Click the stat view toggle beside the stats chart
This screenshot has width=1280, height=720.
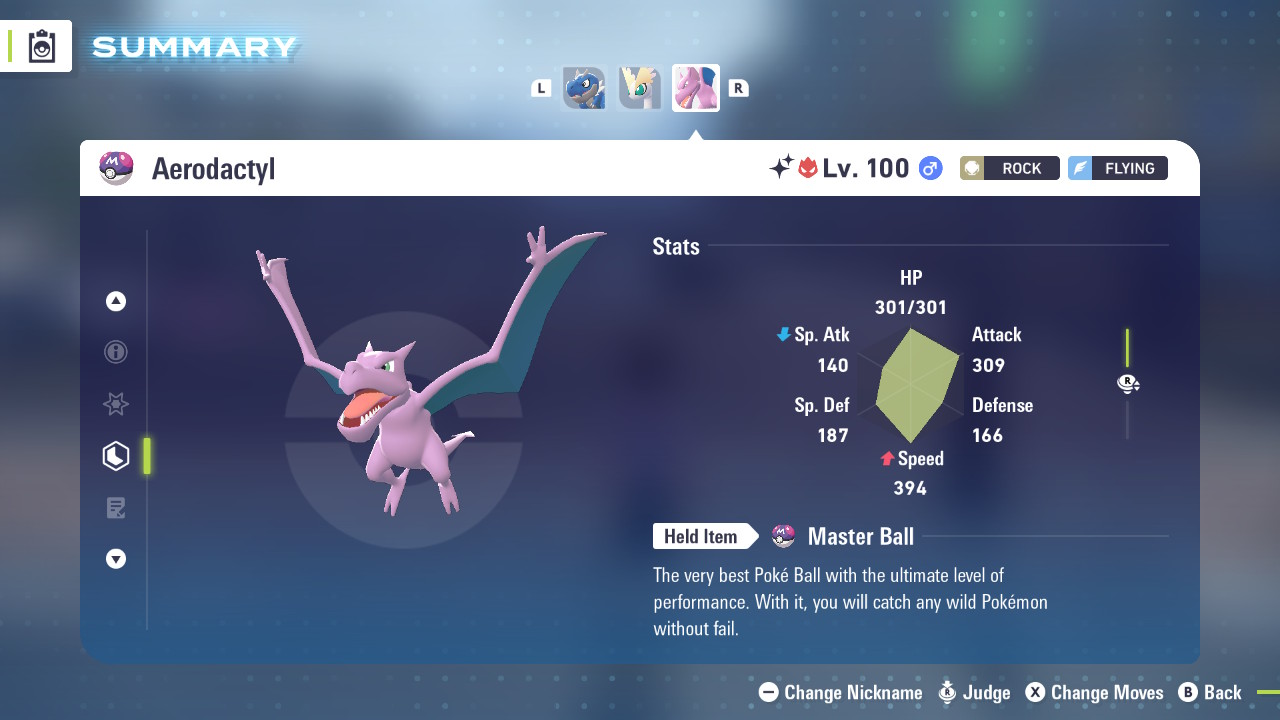pyautogui.click(x=1128, y=384)
